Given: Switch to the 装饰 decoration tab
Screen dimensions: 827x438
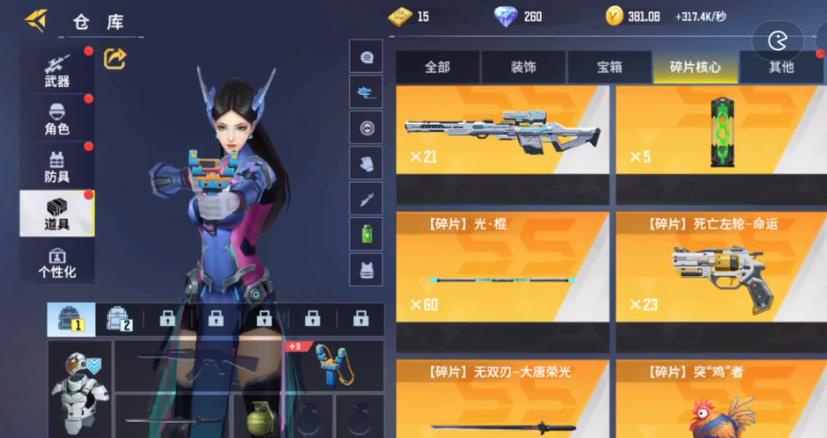Looking at the screenshot, I should click(x=523, y=67).
